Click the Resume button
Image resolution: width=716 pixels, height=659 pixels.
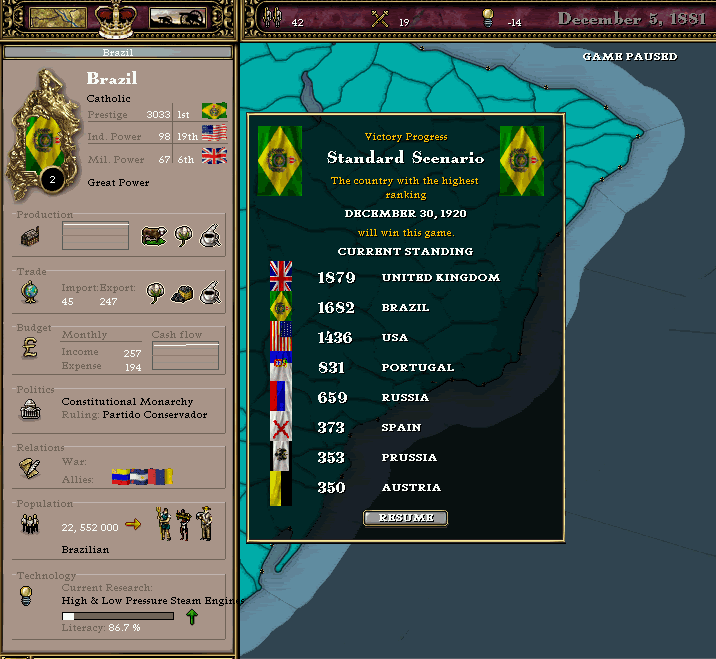point(405,518)
